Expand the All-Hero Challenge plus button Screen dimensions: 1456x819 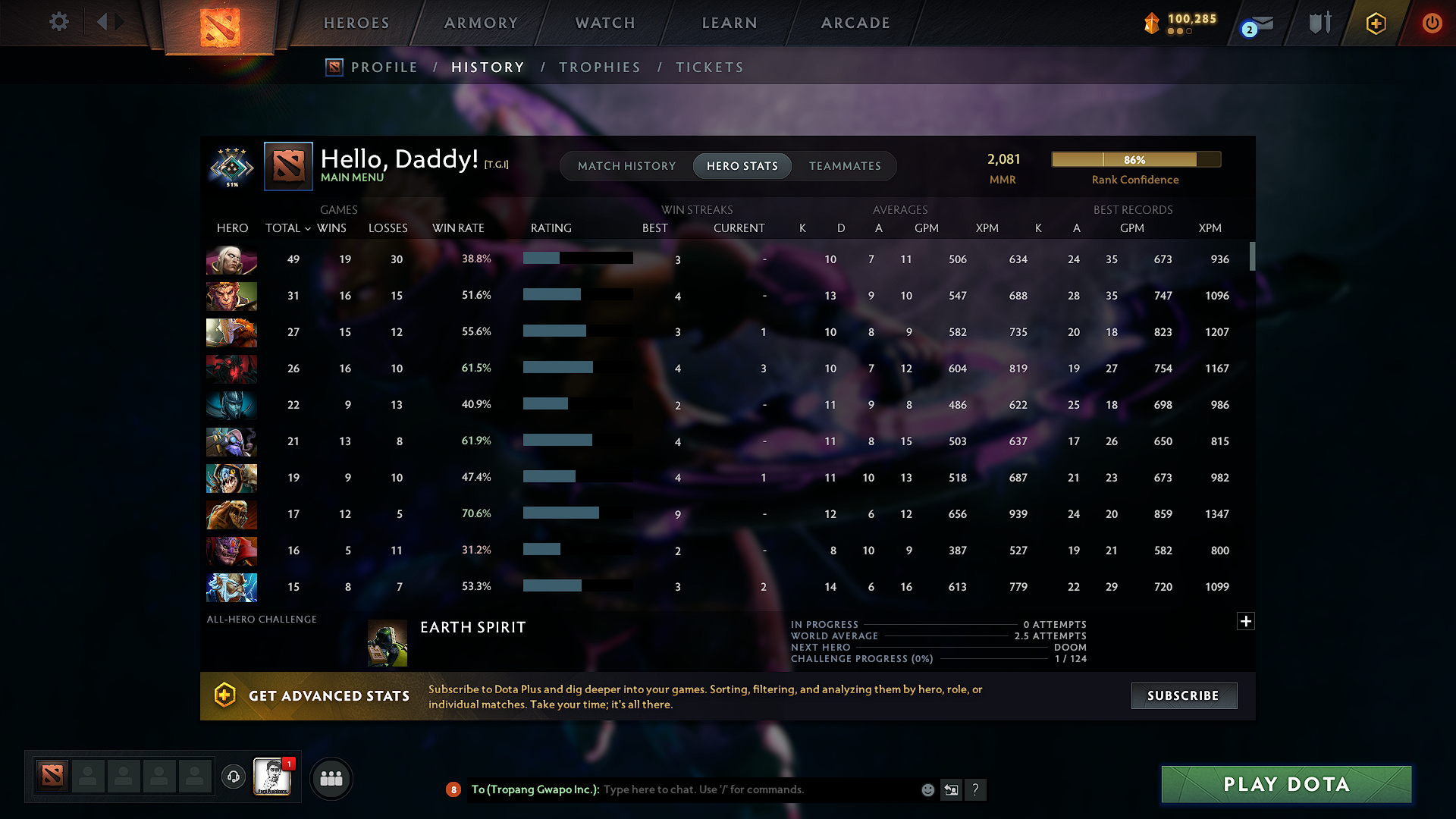click(1245, 621)
